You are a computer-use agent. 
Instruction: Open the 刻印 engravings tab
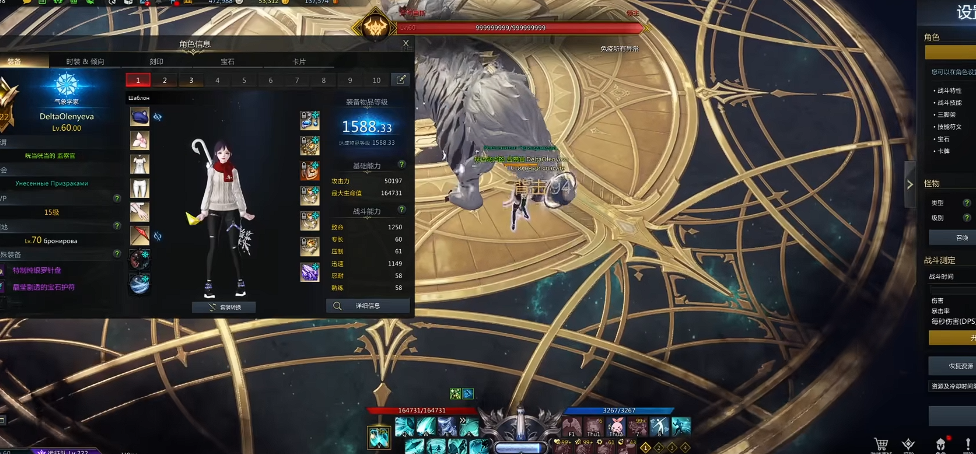[x=156, y=61]
